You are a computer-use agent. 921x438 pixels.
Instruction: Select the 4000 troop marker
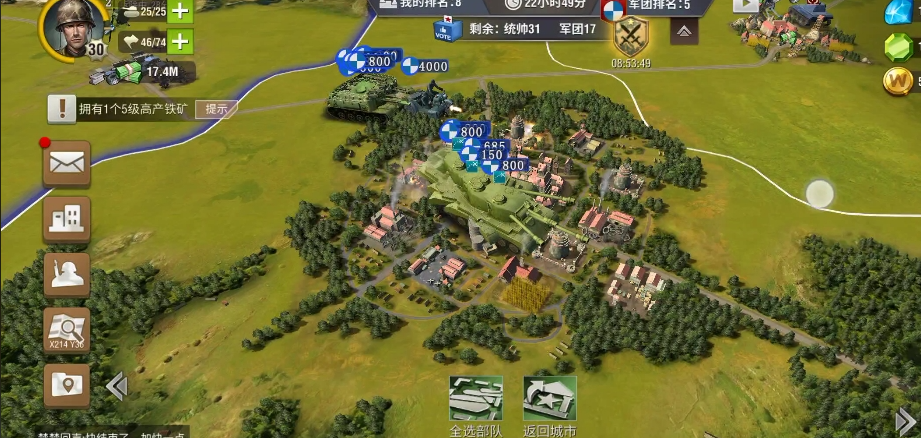[424, 67]
